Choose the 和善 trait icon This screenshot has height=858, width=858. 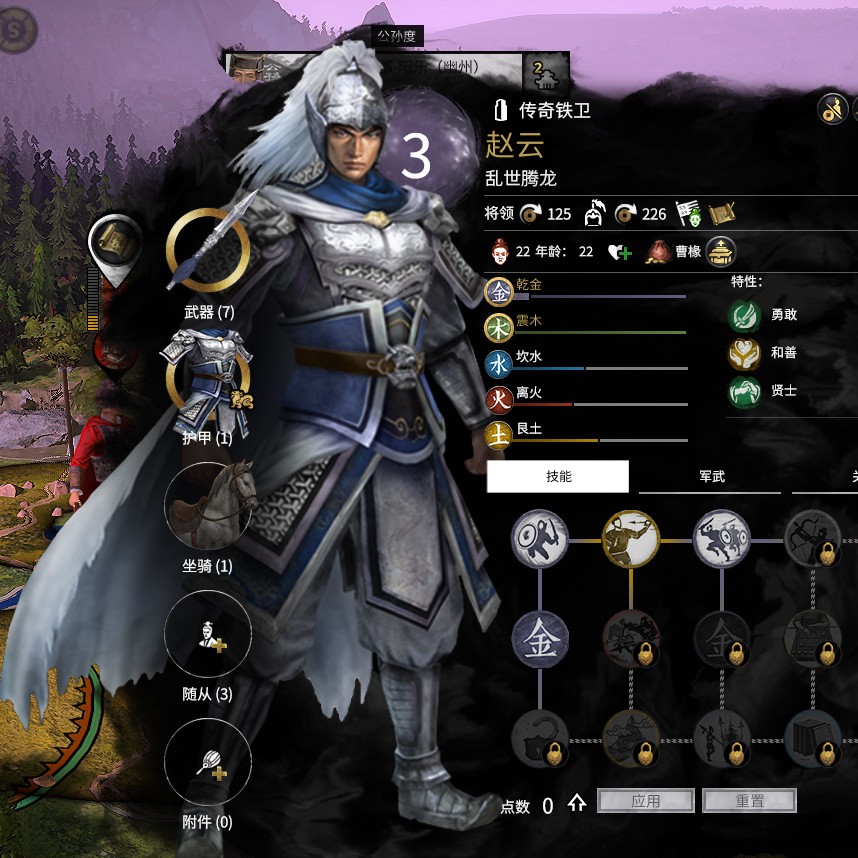point(744,353)
